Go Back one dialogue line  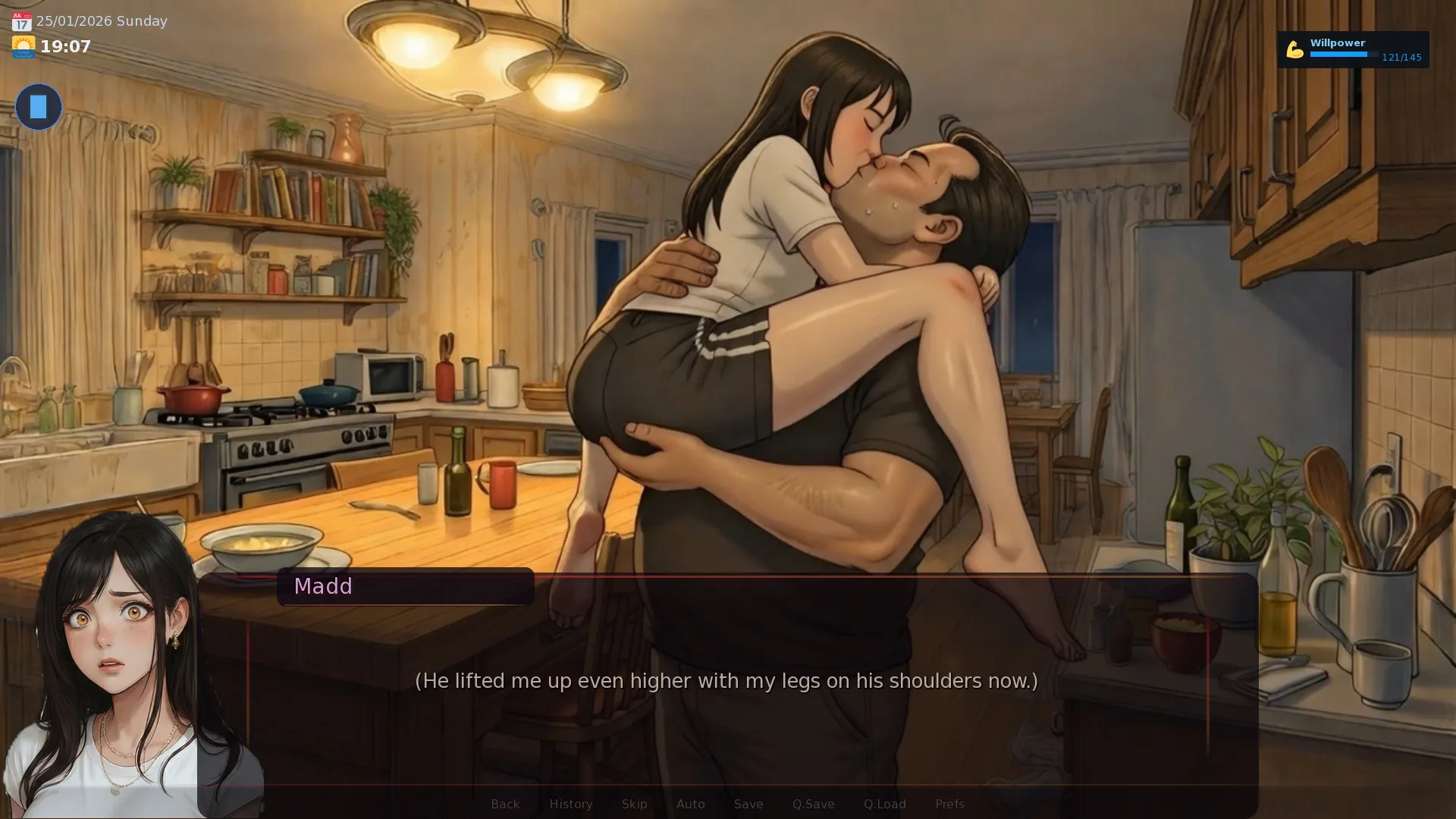505,804
